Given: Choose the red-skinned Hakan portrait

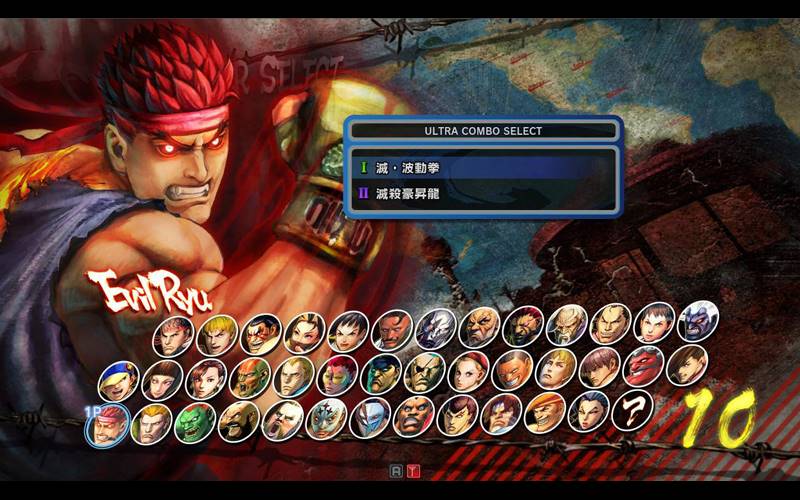Looking at the screenshot, I should 641,367.
